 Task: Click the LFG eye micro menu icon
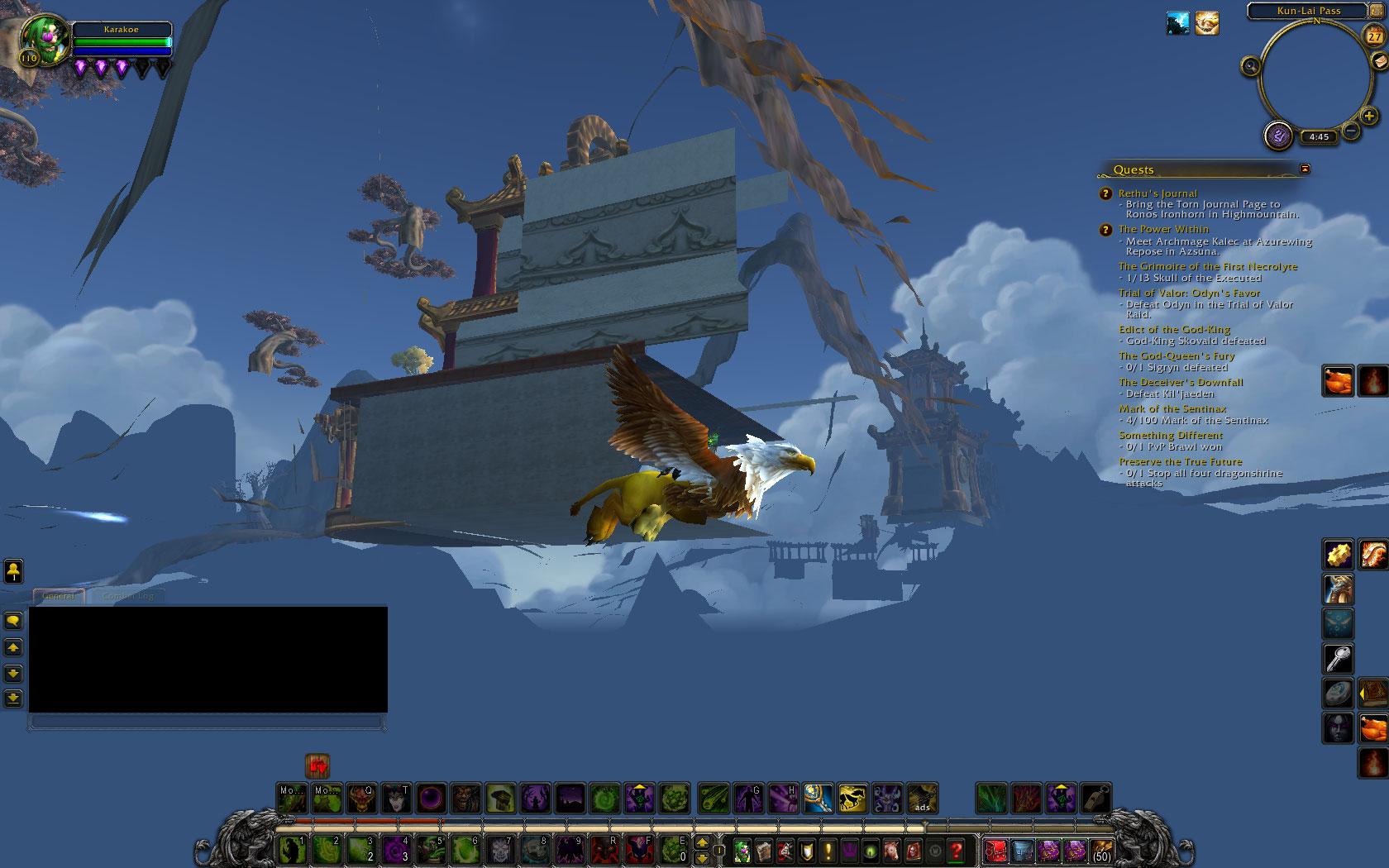tap(870, 851)
